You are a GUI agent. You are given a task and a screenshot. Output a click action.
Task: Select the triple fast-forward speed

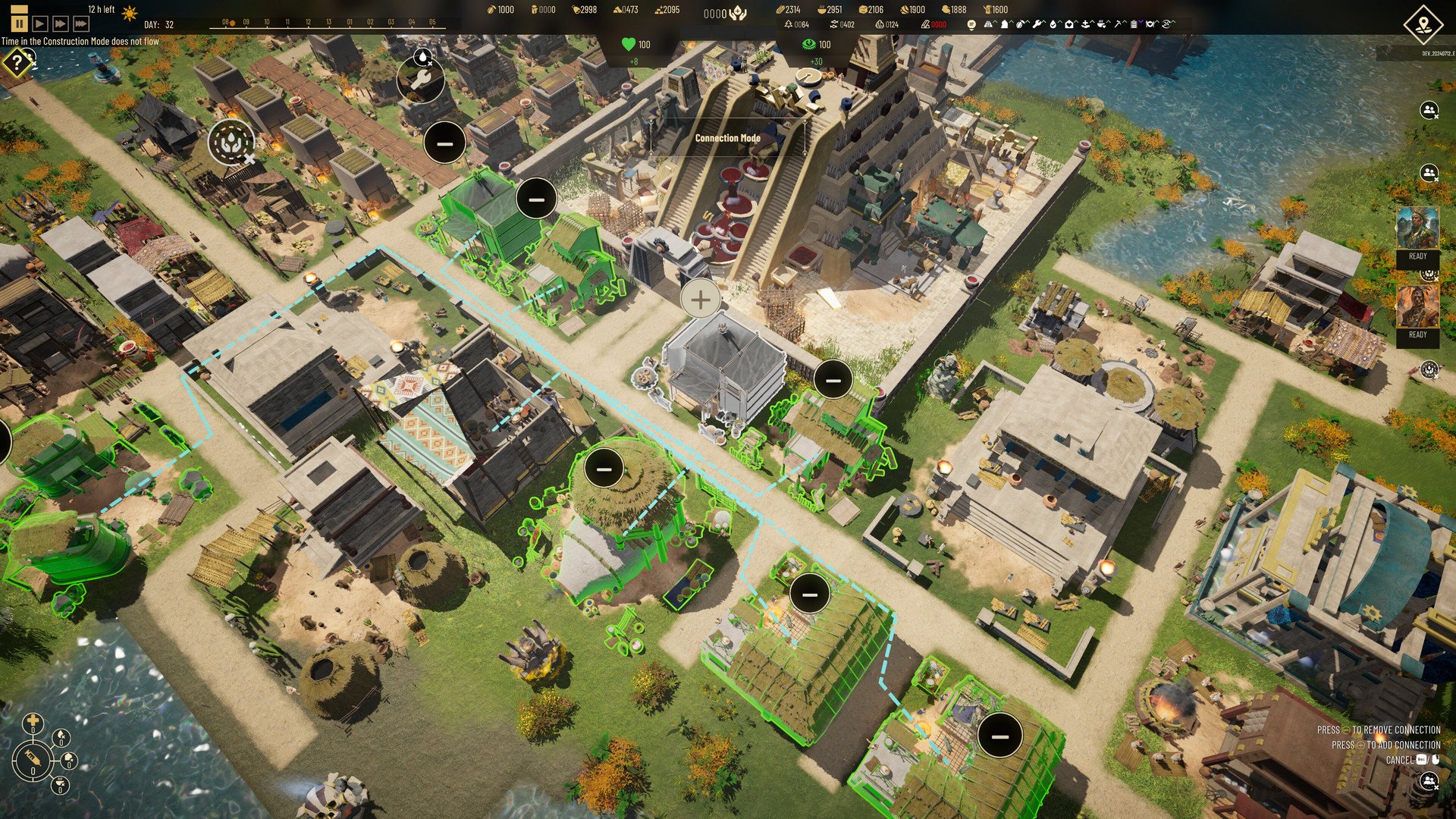click(81, 24)
